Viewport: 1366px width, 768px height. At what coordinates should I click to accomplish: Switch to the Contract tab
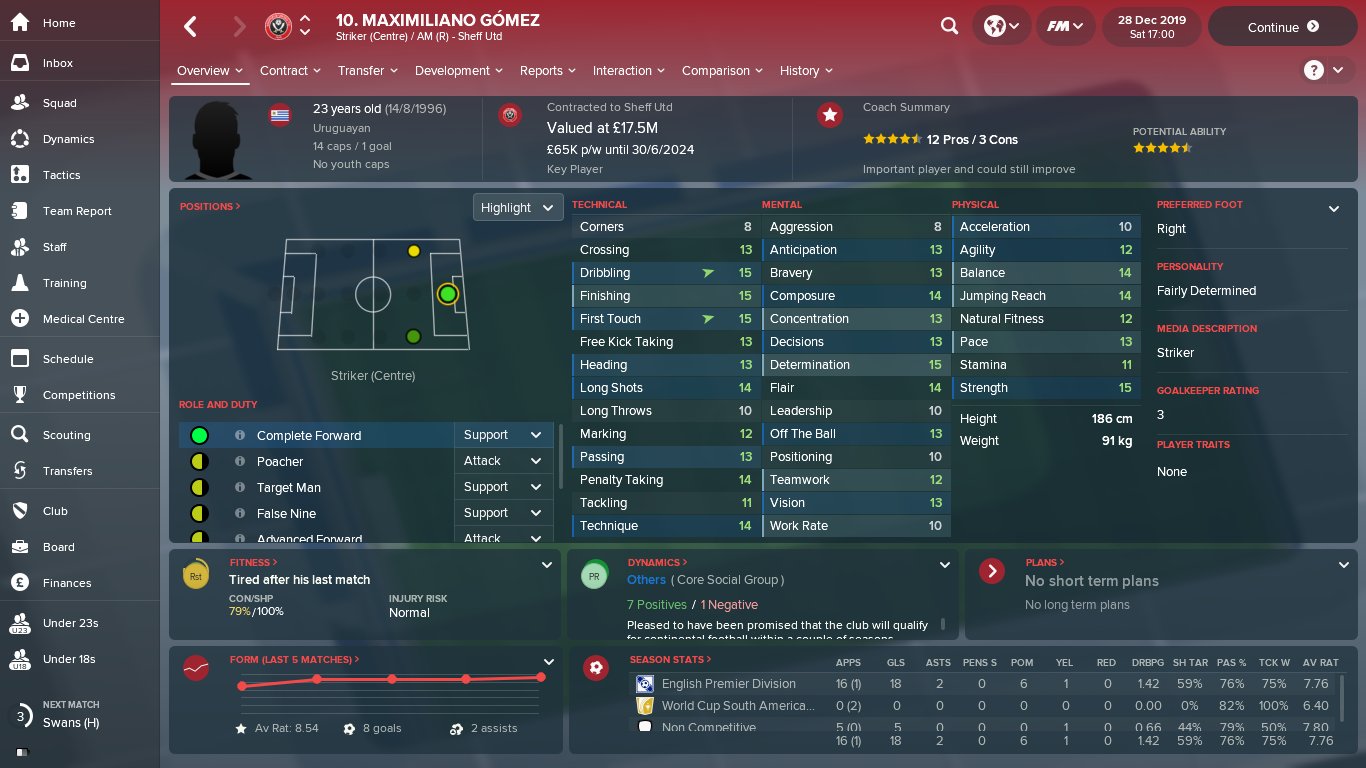pos(289,71)
